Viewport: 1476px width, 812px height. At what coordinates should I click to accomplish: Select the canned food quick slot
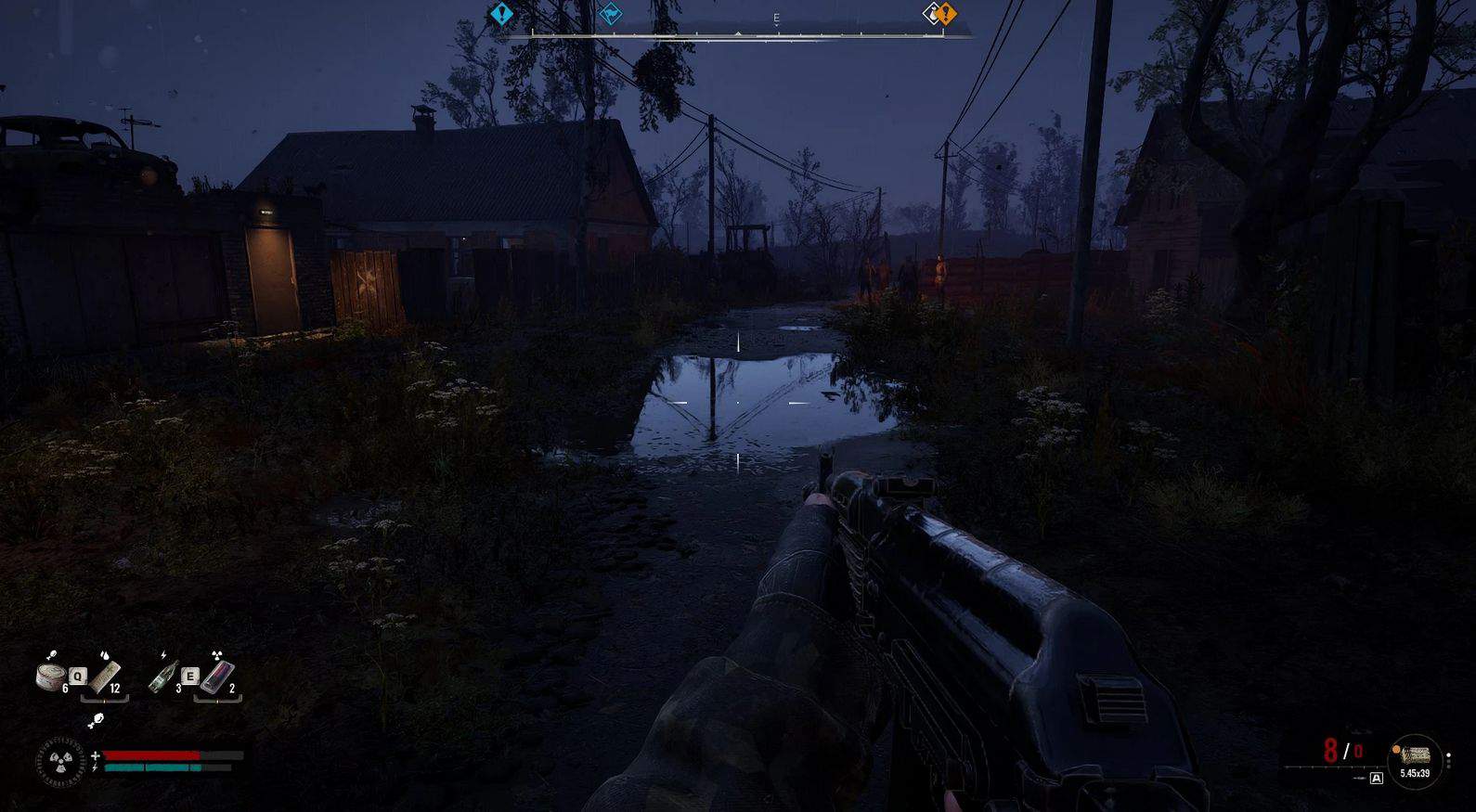(51, 676)
